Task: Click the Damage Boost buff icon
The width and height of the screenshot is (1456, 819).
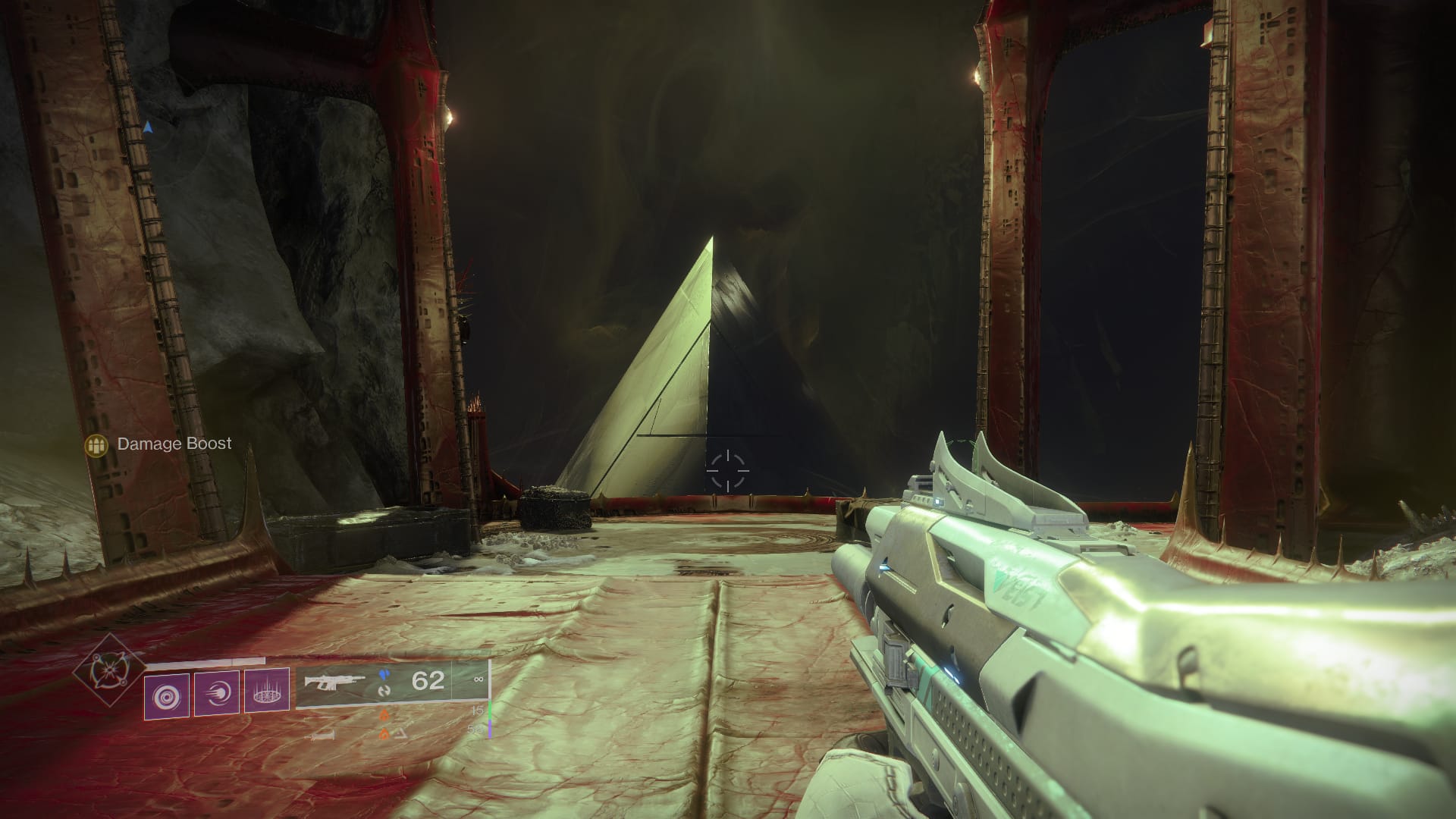Action: (x=96, y=444)
